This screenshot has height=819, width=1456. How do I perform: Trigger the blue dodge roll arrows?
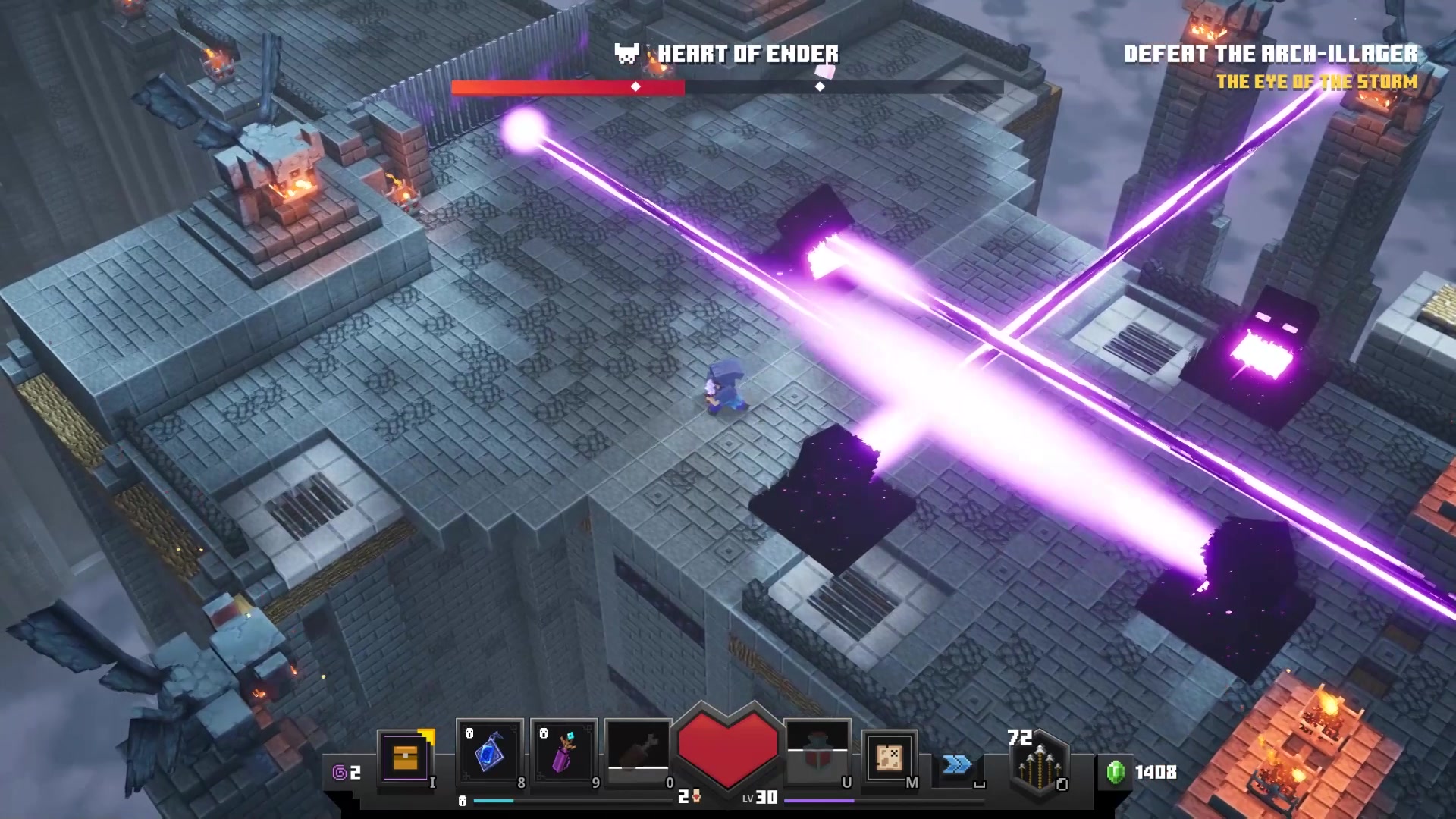pos(957,764)
